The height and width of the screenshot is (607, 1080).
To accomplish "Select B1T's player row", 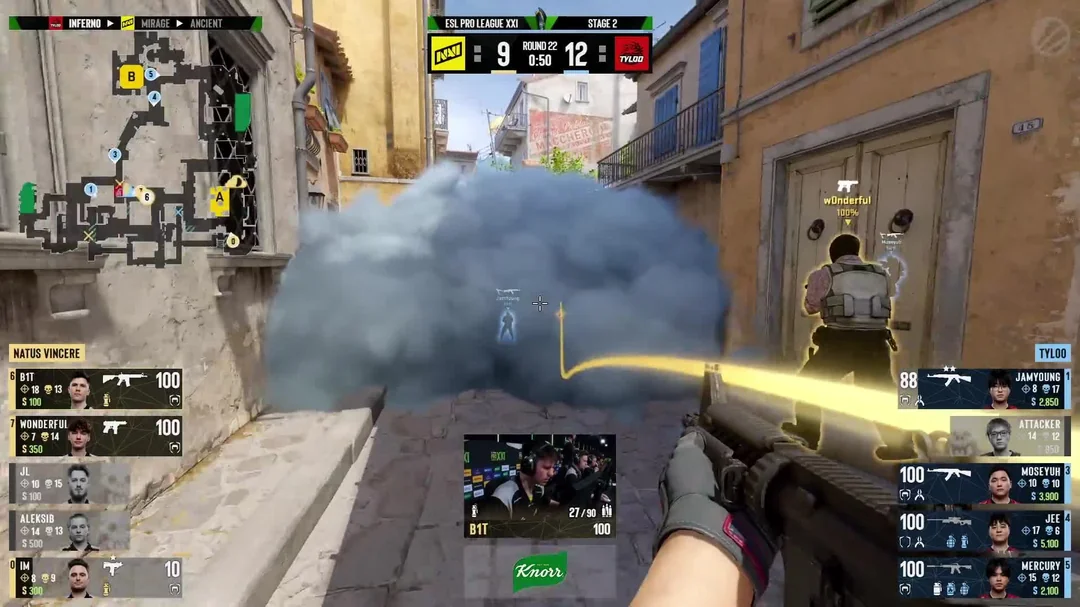I will point(96,388).
